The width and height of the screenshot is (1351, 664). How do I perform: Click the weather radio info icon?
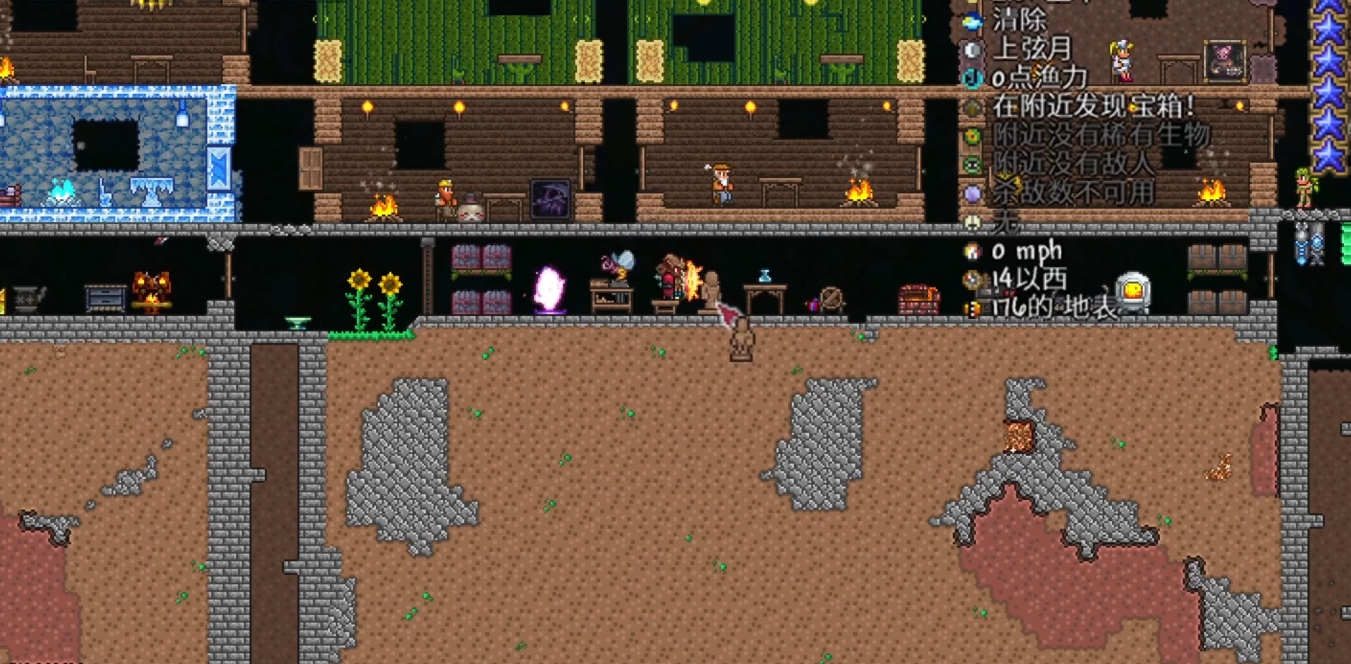tap(972, 20)
